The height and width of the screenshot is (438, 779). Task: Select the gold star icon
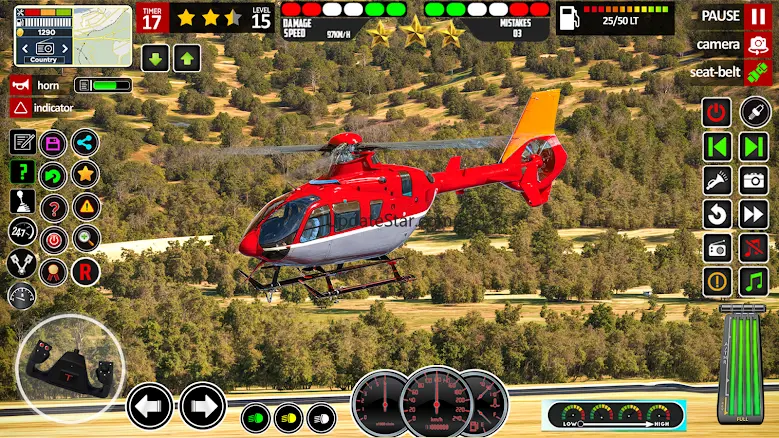86,174
